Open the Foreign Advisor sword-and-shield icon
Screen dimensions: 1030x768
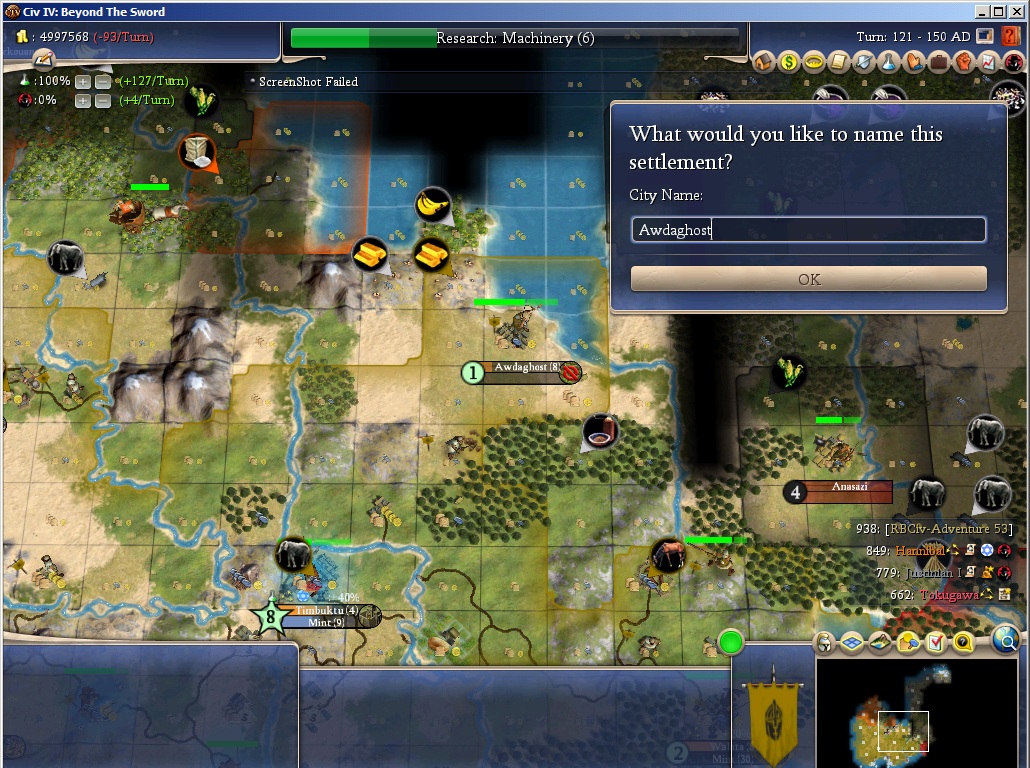pos(863,62)
